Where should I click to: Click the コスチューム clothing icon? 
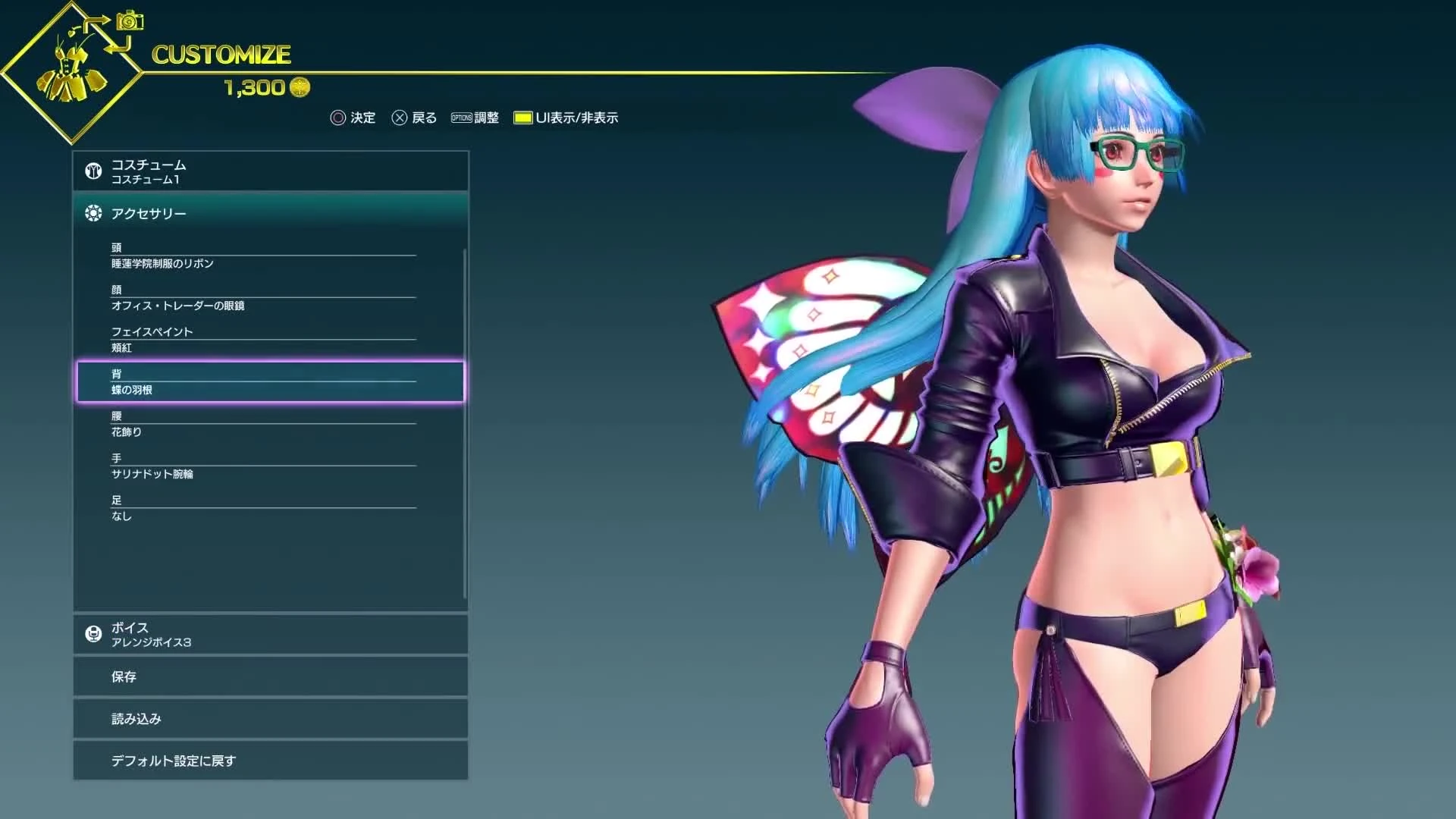click(93, 171)
